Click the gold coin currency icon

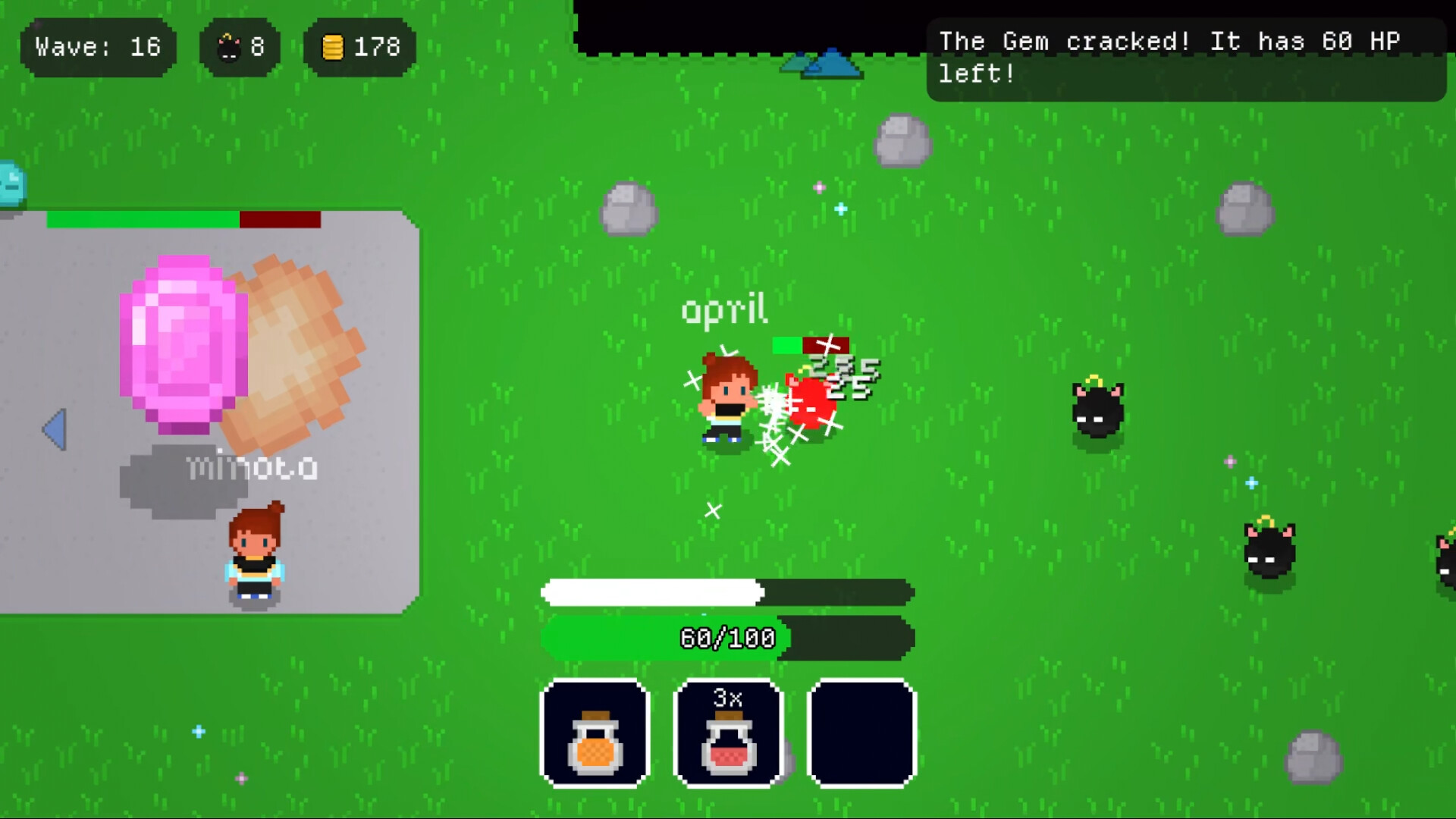tap(332, 47)
